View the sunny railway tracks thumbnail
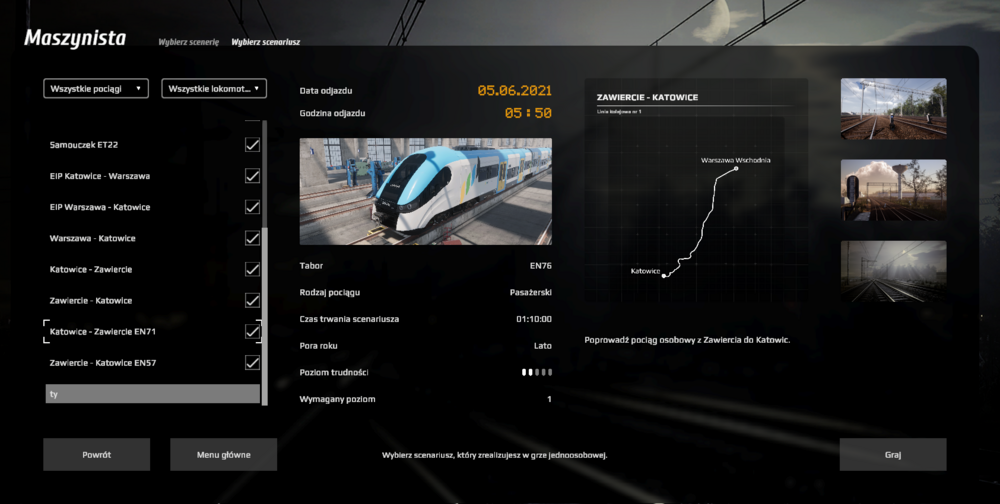 pos(893,109)
